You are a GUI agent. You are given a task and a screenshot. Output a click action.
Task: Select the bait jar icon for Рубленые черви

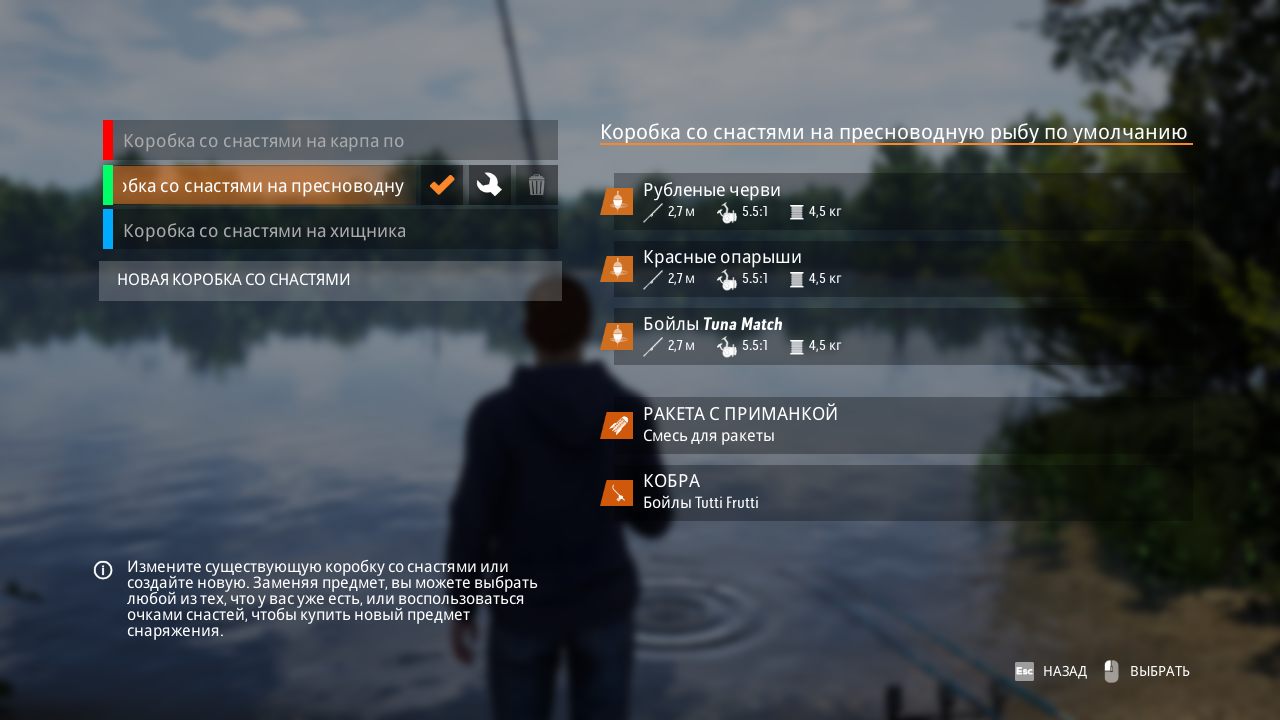click(x=617, y=199)
